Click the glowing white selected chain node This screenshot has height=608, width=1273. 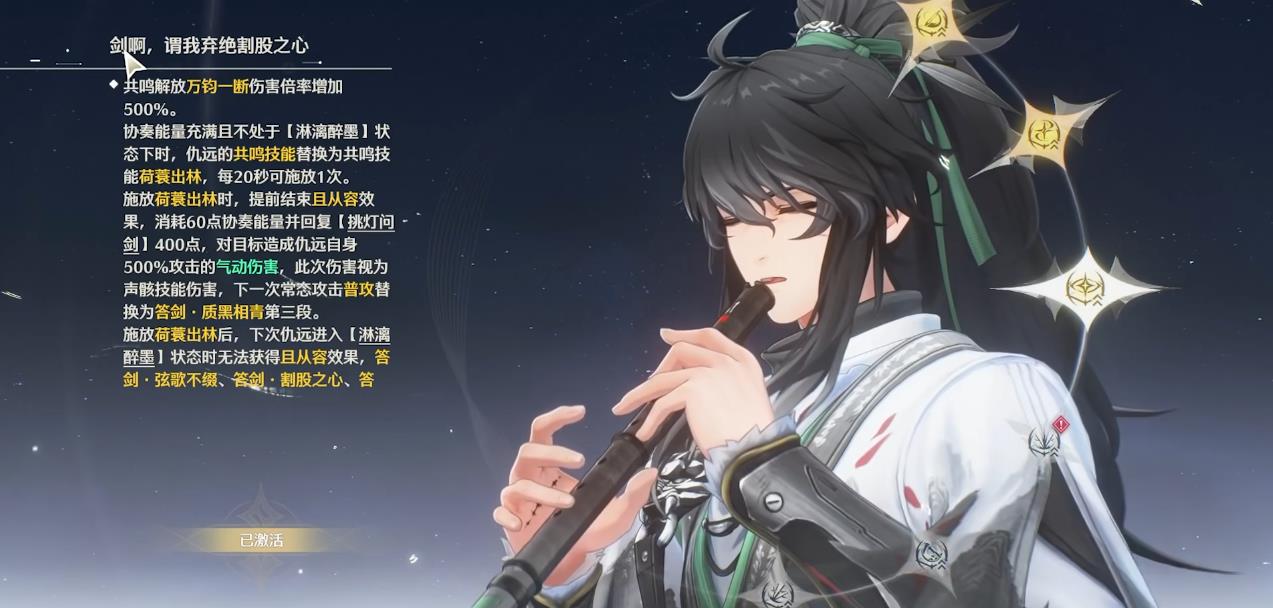click(x=1084, y=289)
